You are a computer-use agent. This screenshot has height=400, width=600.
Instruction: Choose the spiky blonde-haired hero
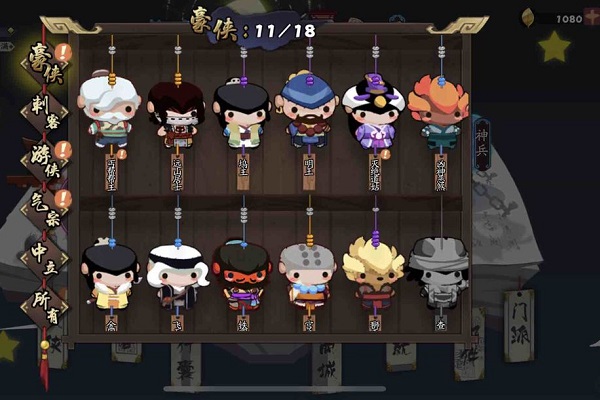[373, 273]
